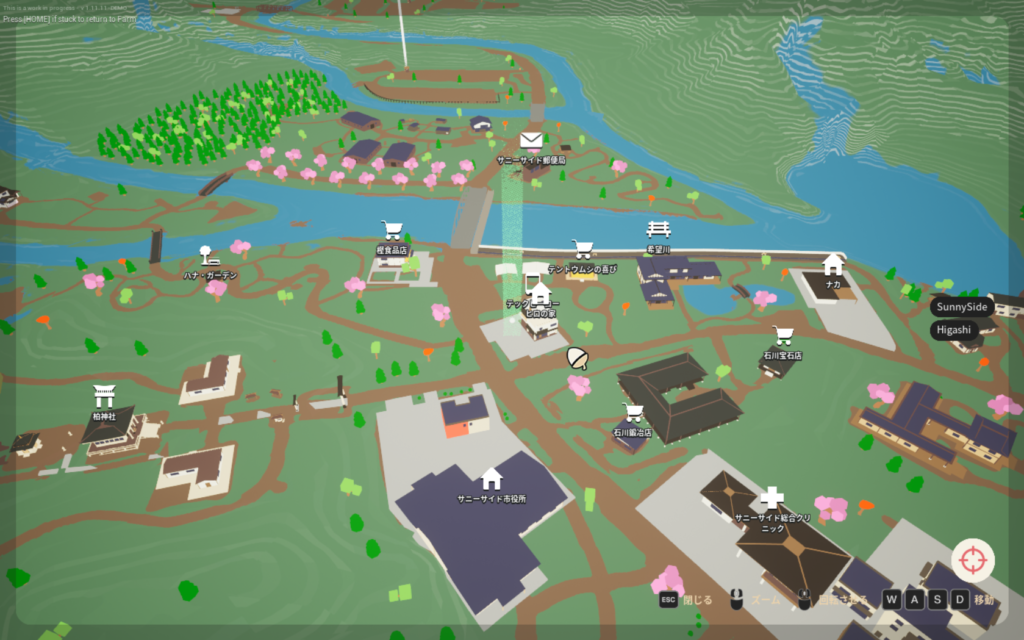1024x640 pixels.
Task: Select the ナカ house marker
Action: click(832, 264)
